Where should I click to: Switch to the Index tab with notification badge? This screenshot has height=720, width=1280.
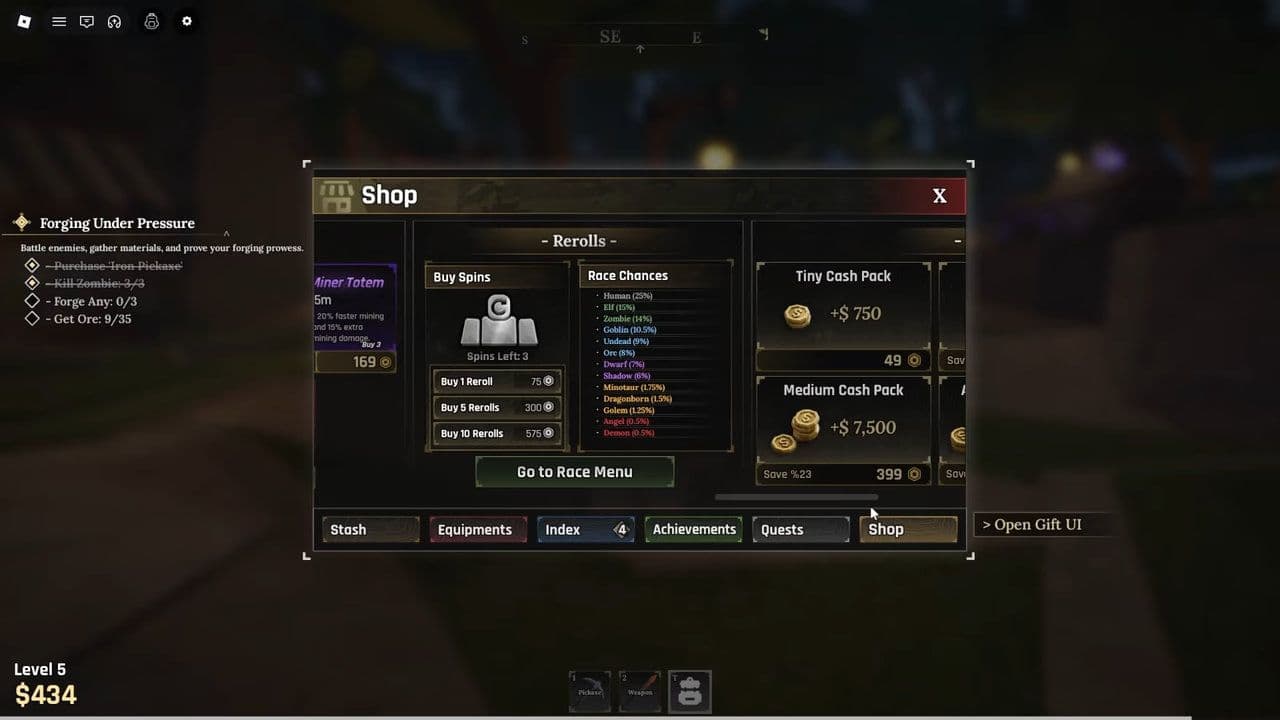pos(585,529)
